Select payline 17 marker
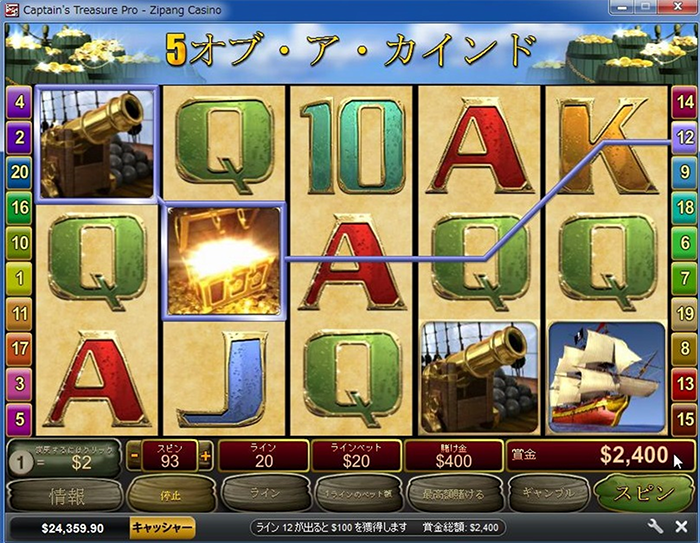Viewport: 700px width, 543px height. [19, 348]
